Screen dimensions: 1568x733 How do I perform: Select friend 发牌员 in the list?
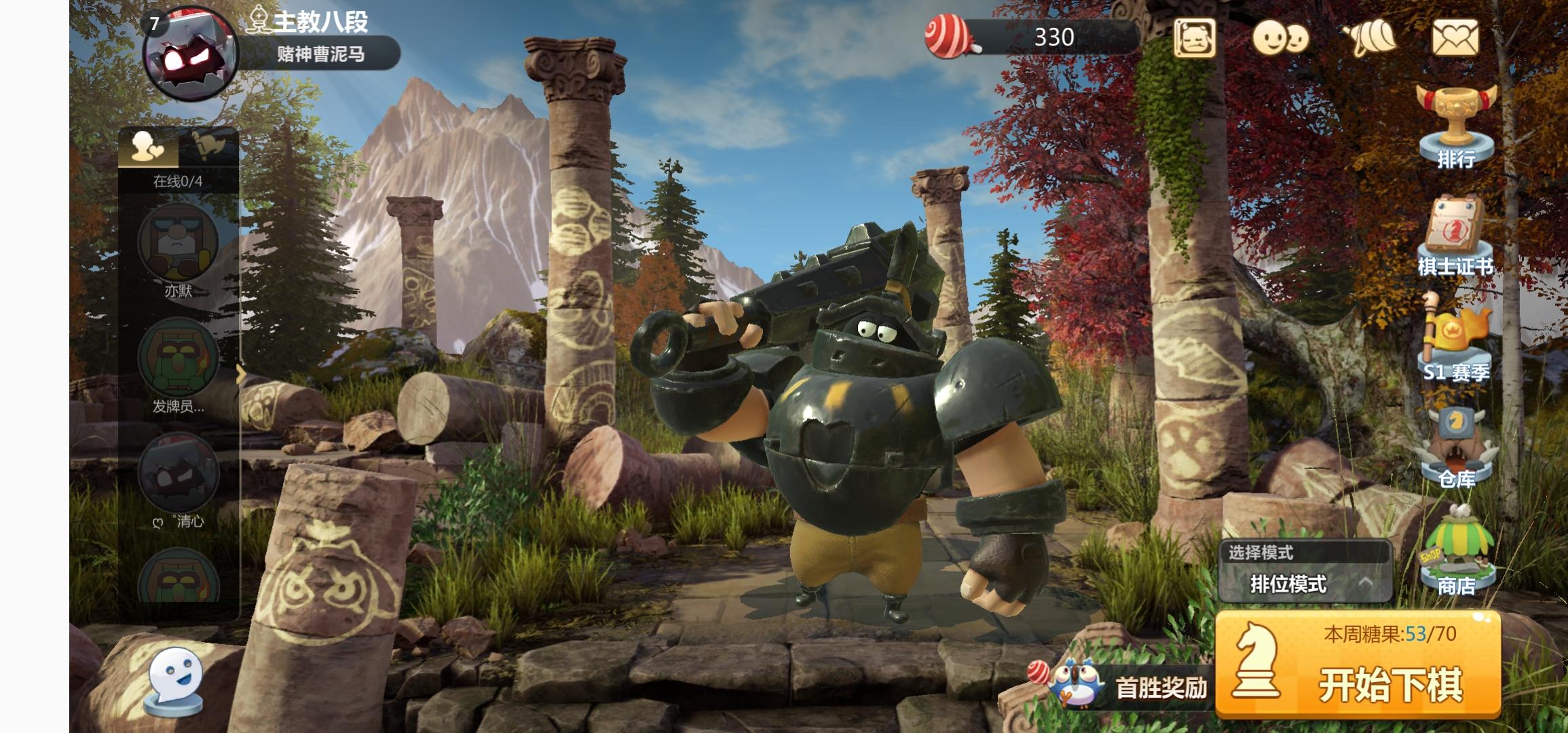click(x=178, y=358)
